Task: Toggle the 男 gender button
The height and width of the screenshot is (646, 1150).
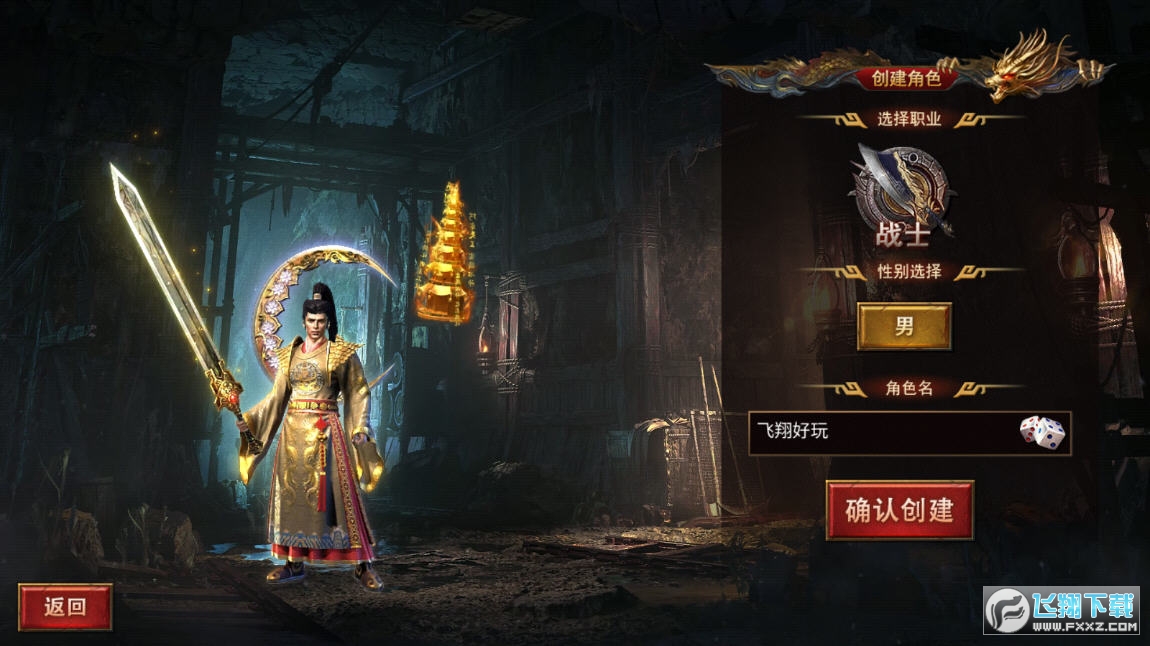Action: [x=904, y=326]
